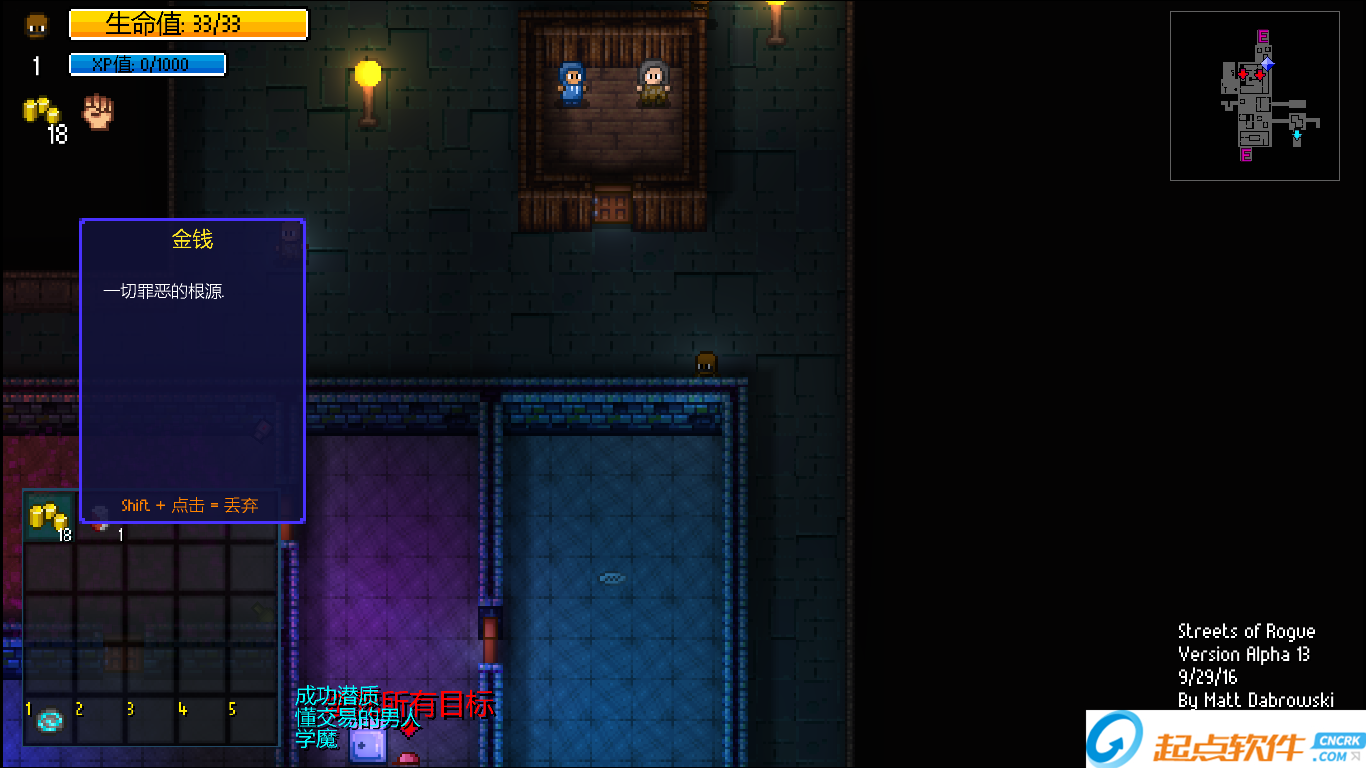Click the fist weapon icon
Image resolution: width=1366 pixels, height=768 pixels.
tap(98, 111)
